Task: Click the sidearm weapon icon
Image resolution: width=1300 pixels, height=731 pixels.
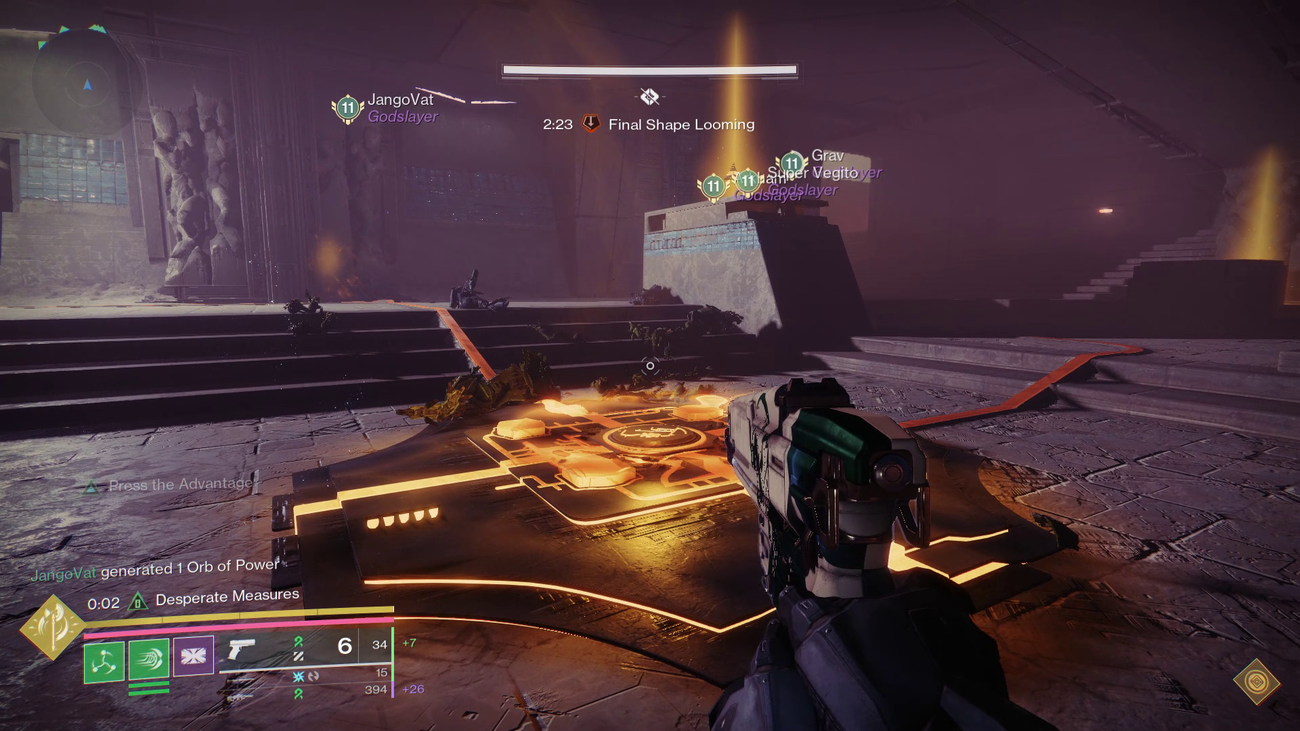Action: coord(240,652)
